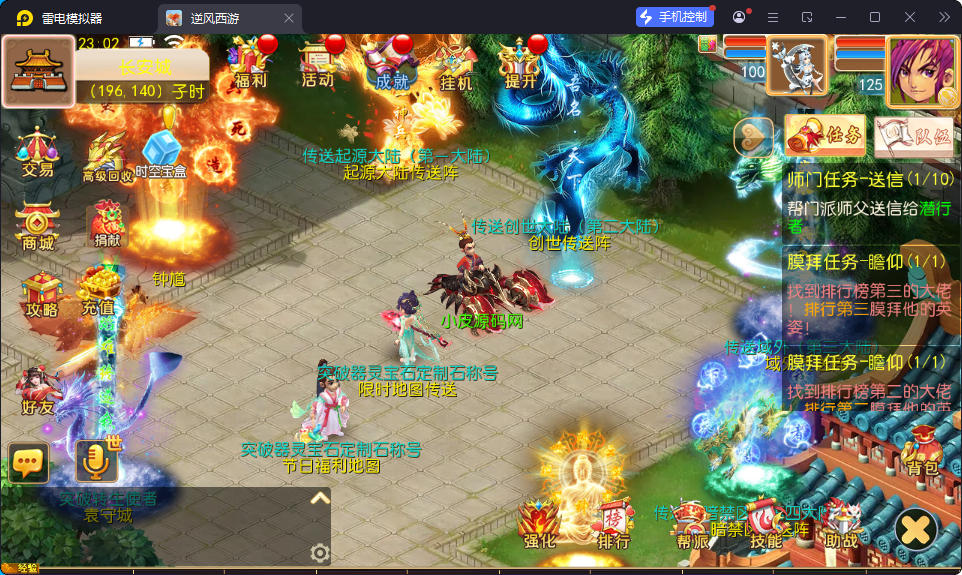The width and height of the screenshot is (962, 575).
Task: Switch to the 队伍 team tab
Action: click(x=913, y=136)
